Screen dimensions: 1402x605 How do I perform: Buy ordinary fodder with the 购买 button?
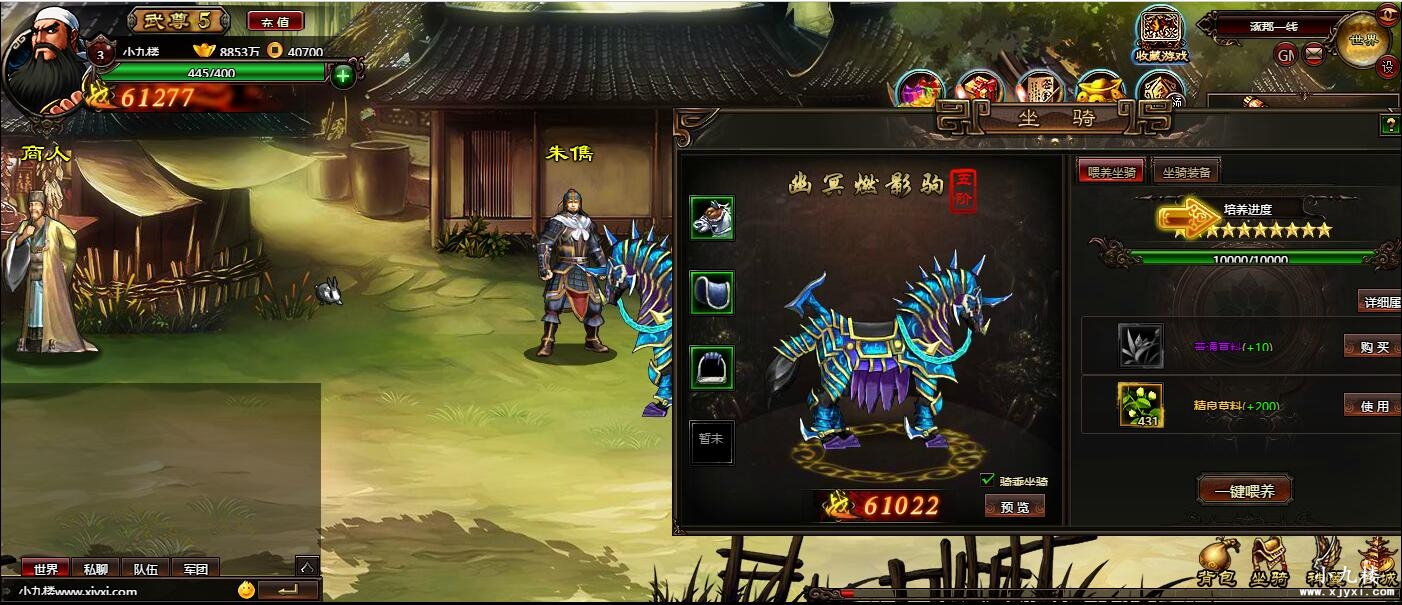pos(1372,347)
